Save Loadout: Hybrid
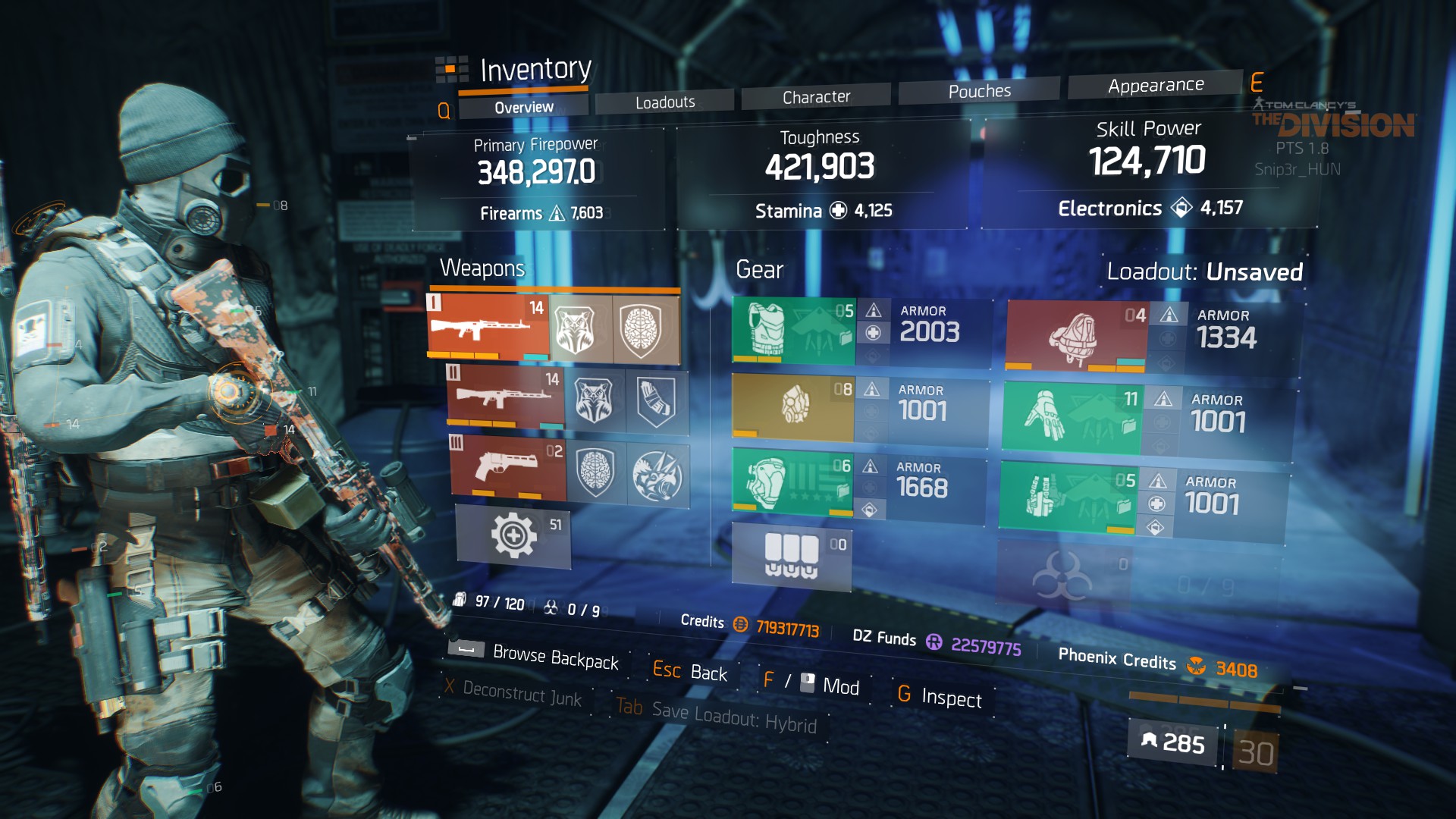1456x819 pixels. (733, 715)
